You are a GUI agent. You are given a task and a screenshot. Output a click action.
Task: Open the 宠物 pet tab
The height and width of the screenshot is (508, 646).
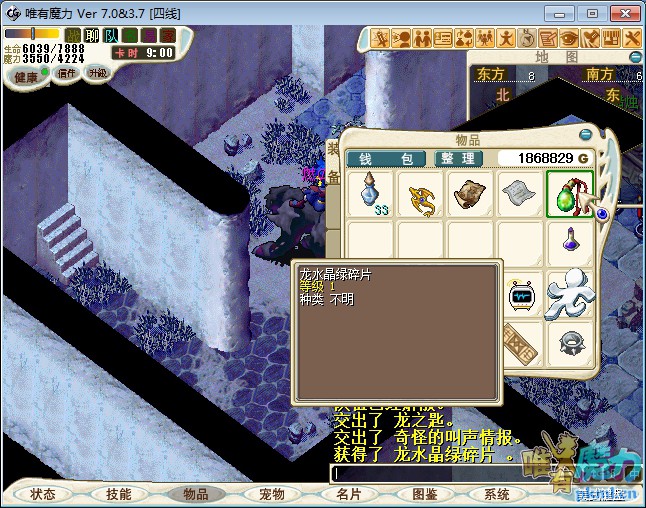[272, 494]
